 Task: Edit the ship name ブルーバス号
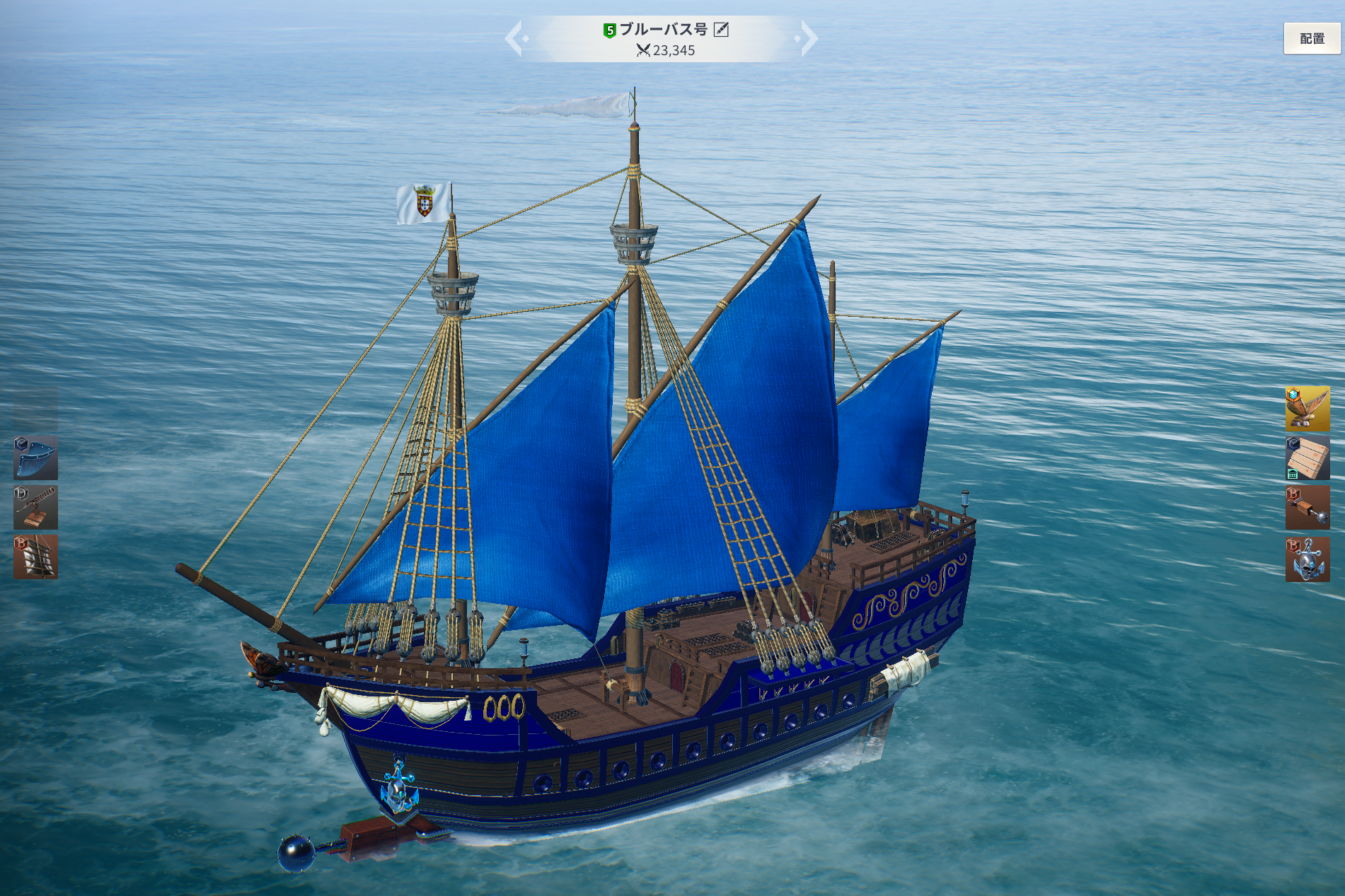point(721,30)
